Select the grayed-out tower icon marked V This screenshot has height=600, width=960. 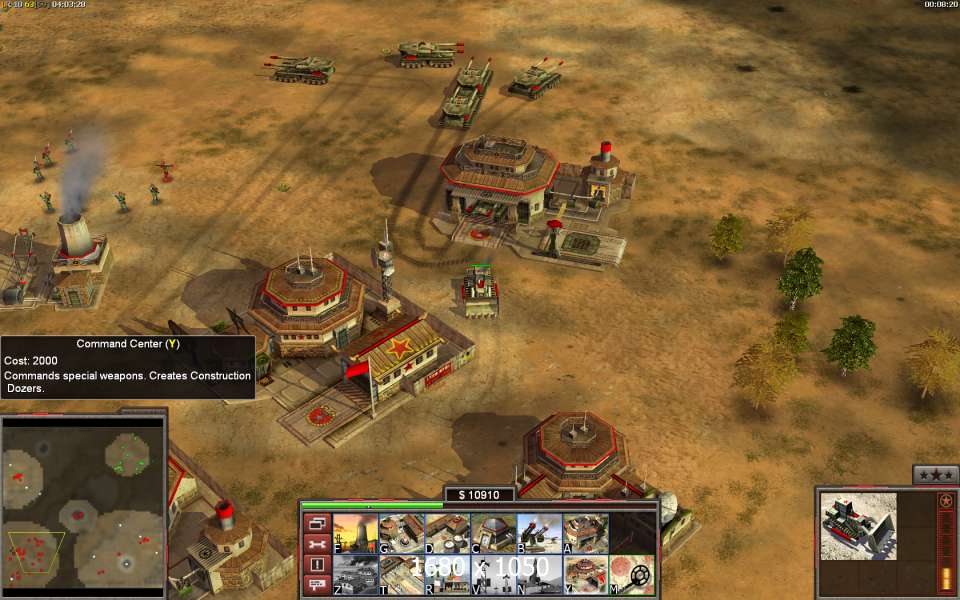[493, 575]
